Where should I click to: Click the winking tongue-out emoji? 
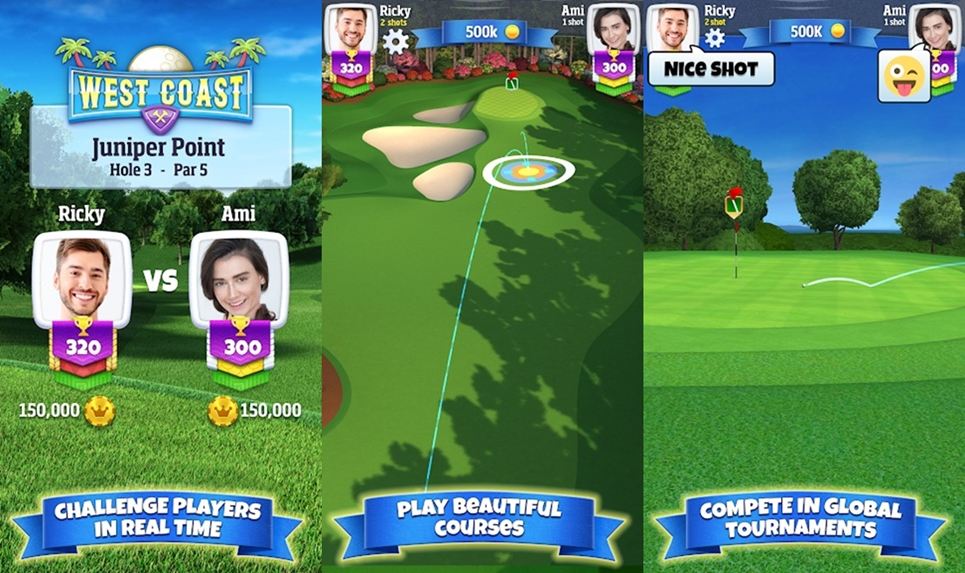click(904, 77)
